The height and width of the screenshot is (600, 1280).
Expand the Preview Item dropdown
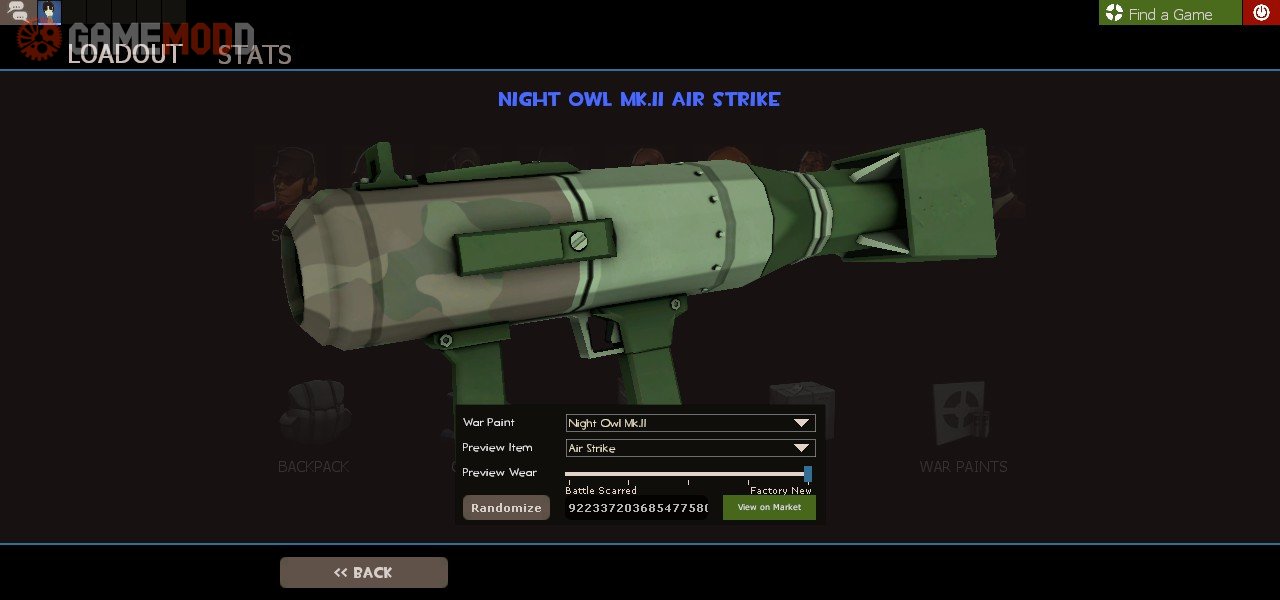pos(690,448)
